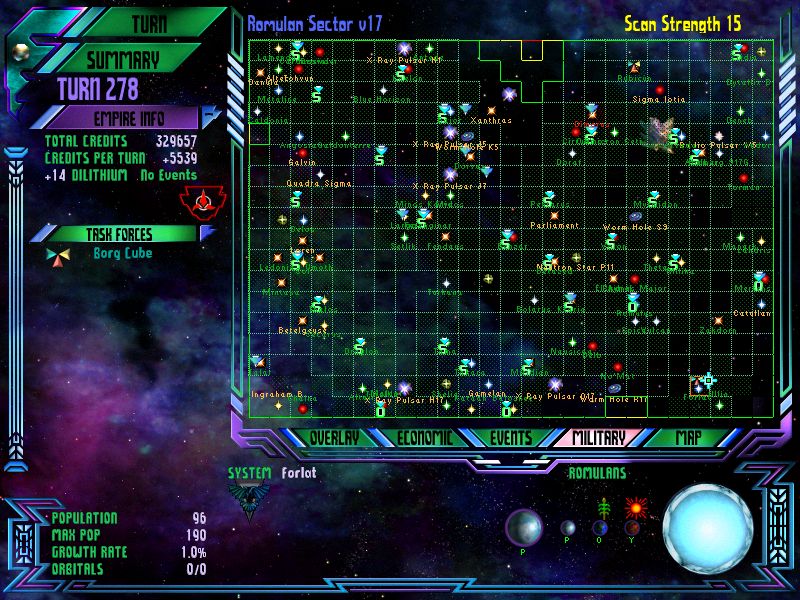Open the Economic tab

425,438
